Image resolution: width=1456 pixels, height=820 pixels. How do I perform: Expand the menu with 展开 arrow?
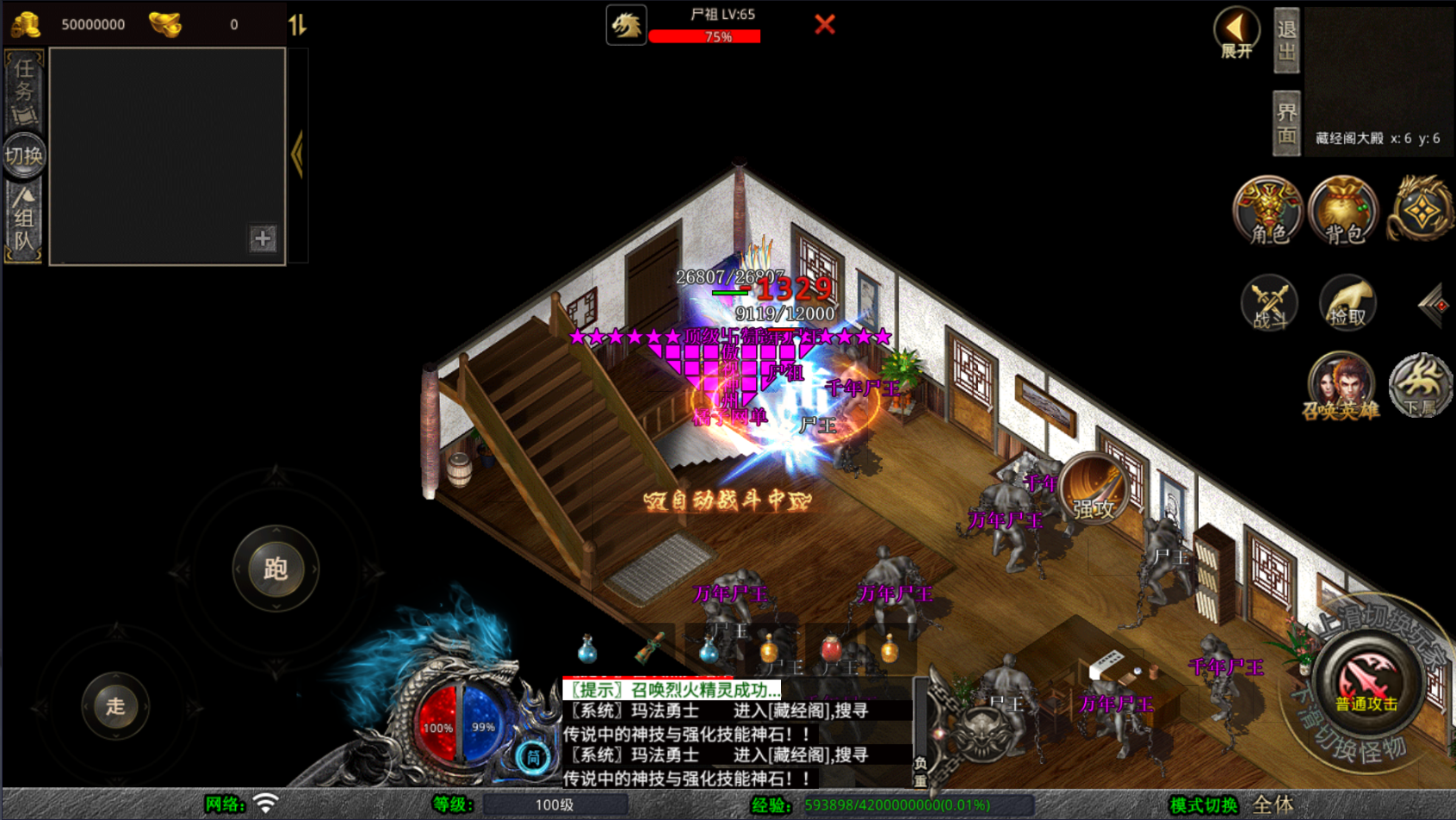coord(1236,33)
